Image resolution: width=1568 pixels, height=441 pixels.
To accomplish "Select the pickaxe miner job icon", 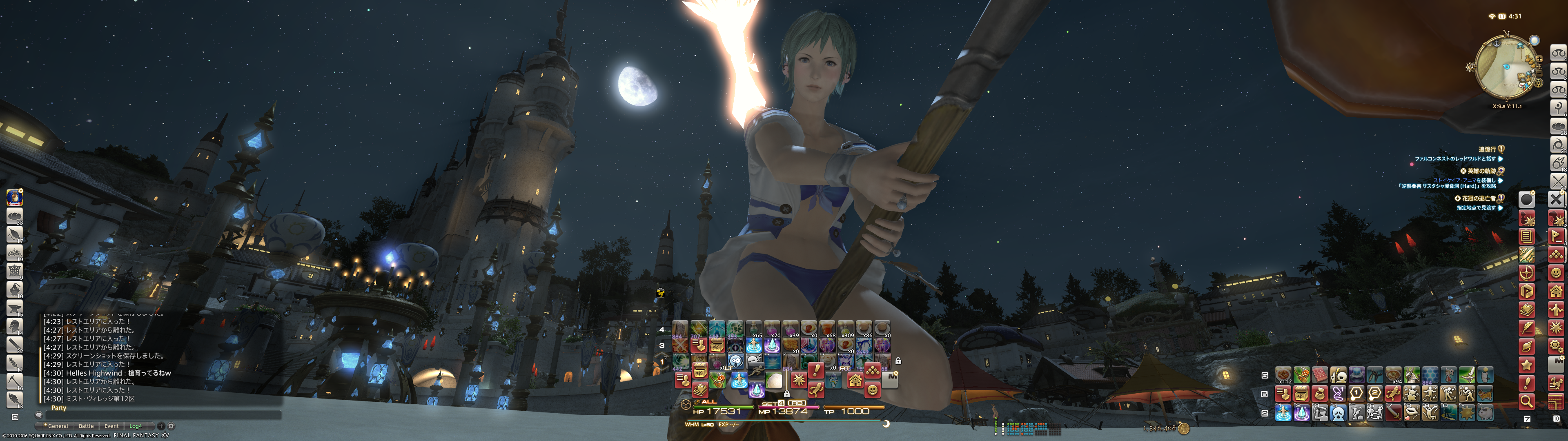I will tap(15, 381).
